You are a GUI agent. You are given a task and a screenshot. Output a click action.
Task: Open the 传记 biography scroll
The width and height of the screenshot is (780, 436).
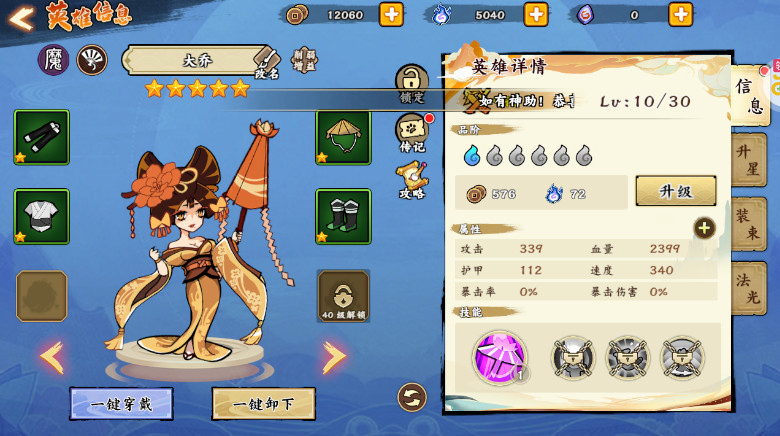[x=412, y=133]
